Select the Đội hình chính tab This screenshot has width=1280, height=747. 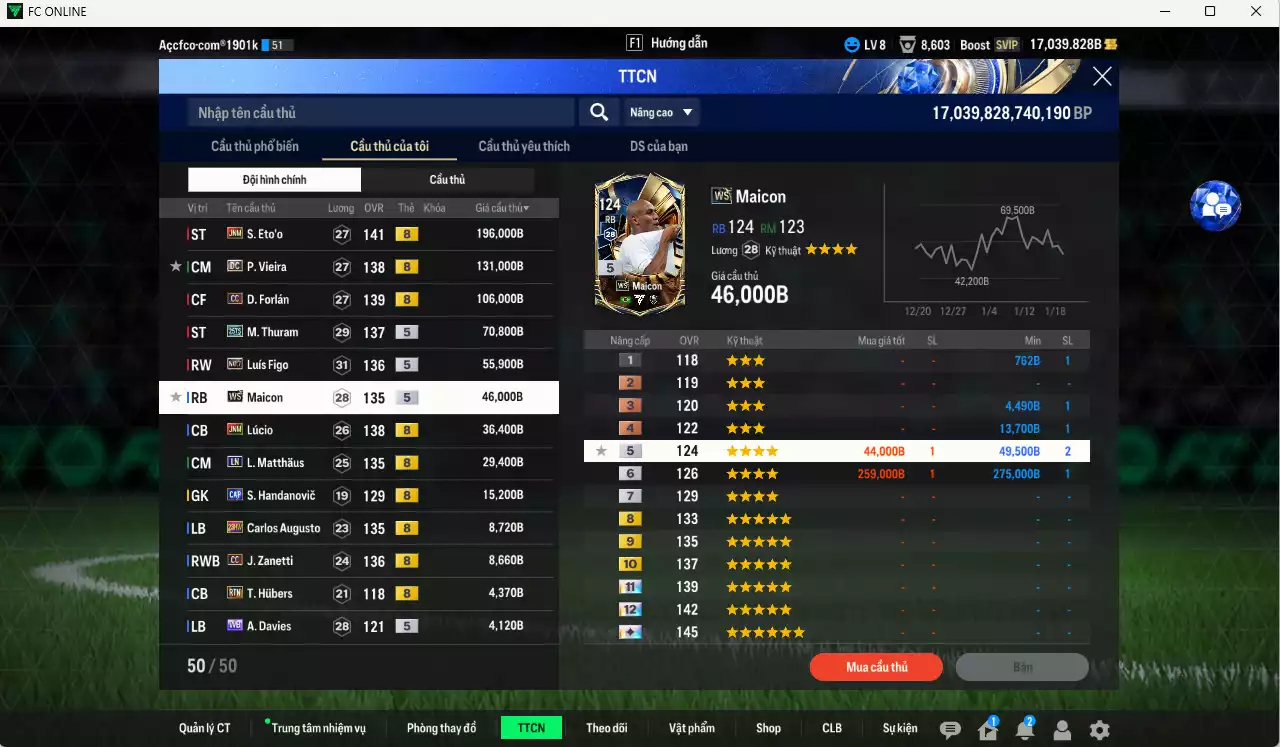(x=275, y=179)
